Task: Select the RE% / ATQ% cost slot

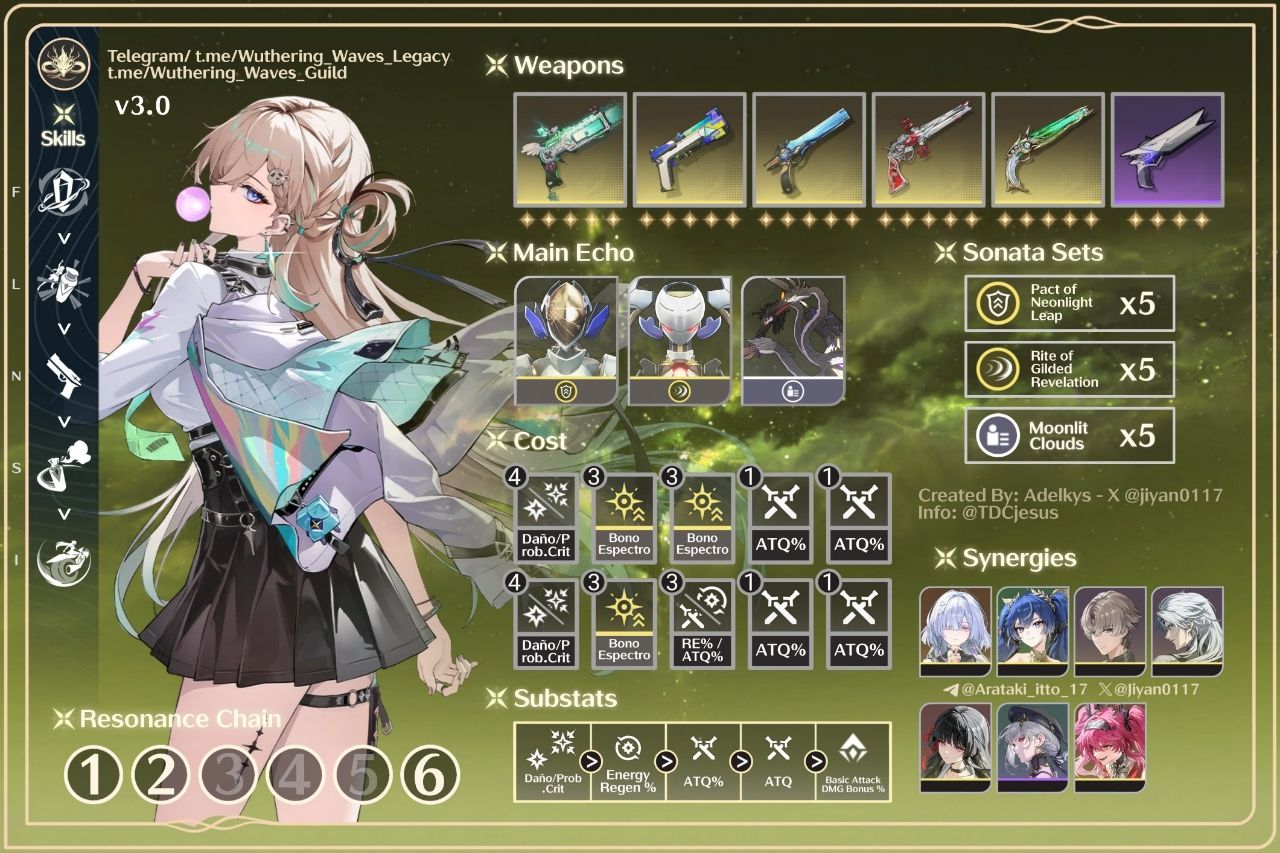Action: [702, 625]
